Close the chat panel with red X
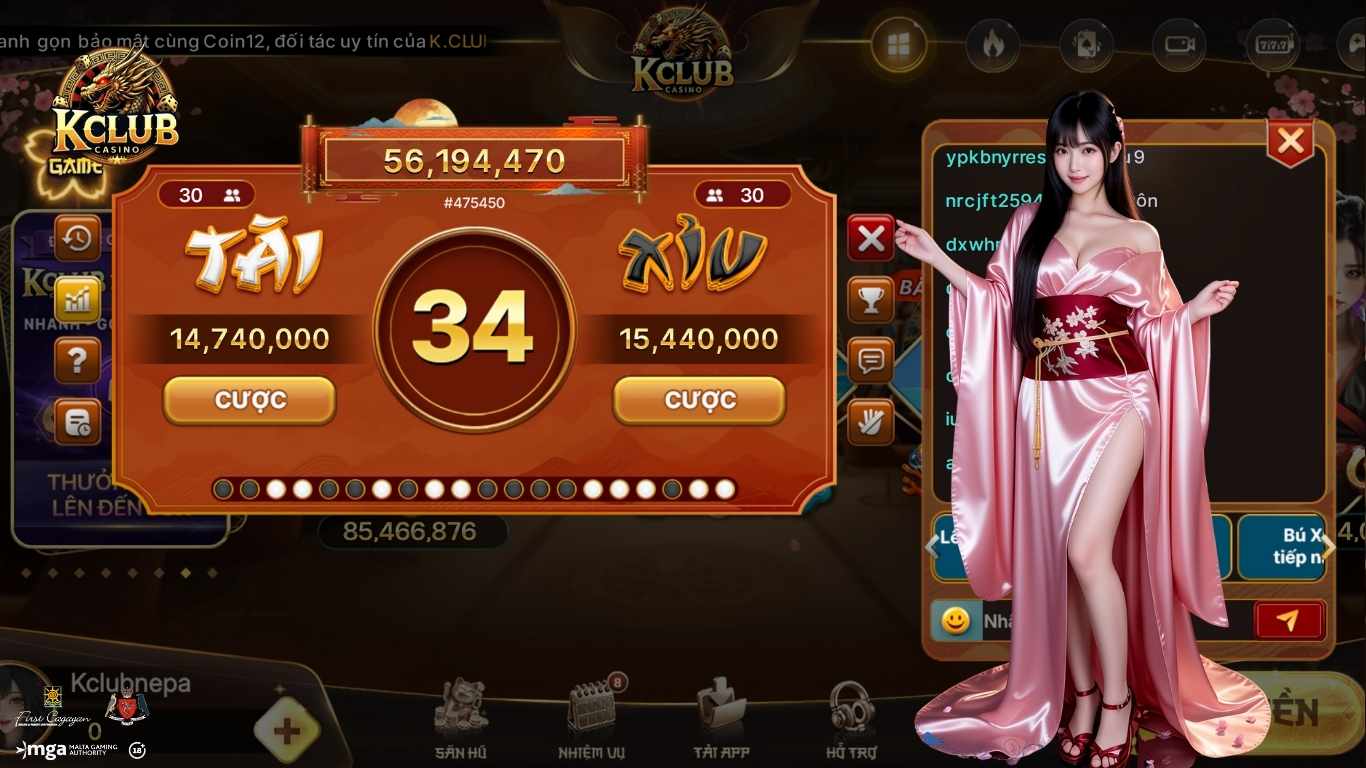The image size is (1366, 768). pyautogui.click(x=1290, y=143)
